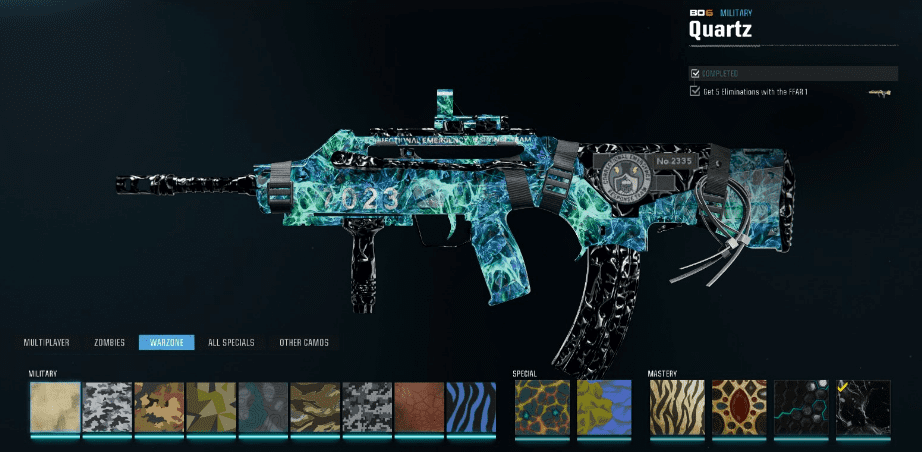Pick the dark hexagon mastery camo
The image size is (922, 452).
point(800,407)
